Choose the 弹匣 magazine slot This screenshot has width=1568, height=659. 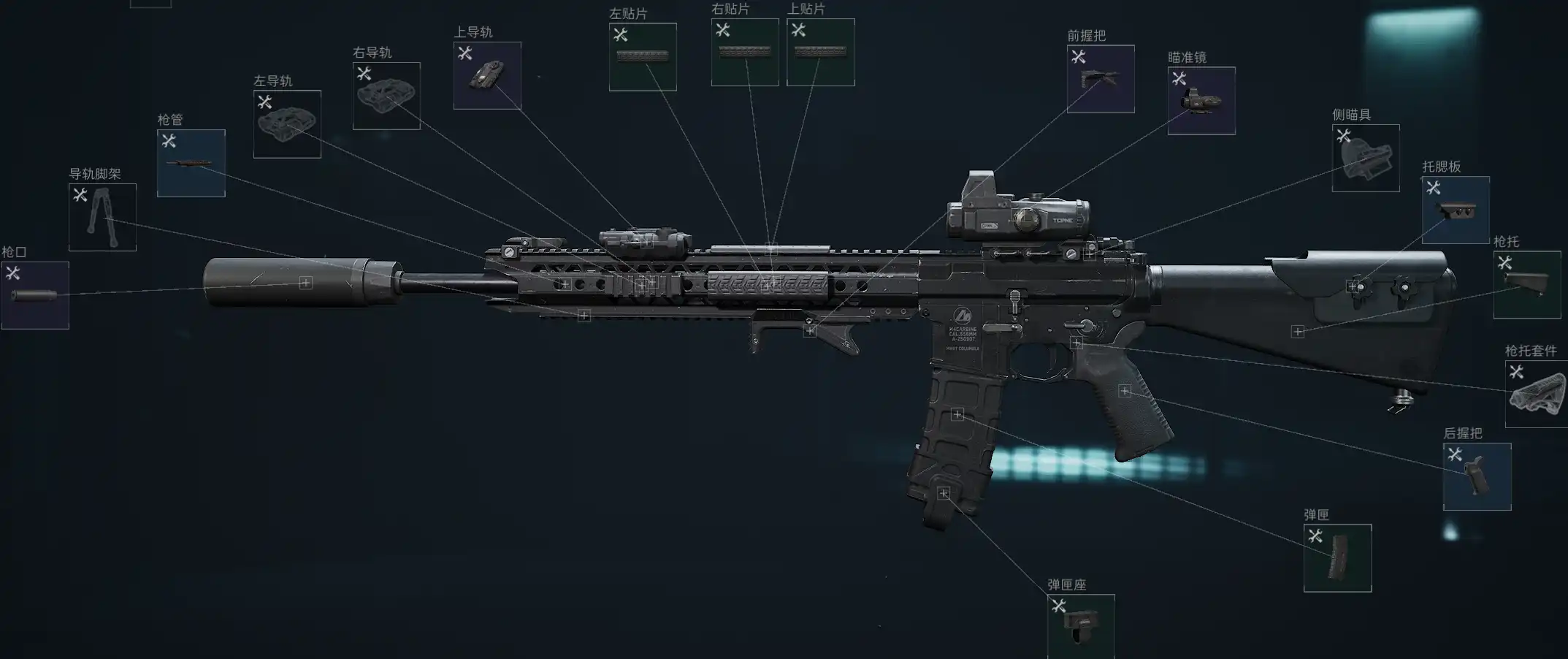point(1337,558)
